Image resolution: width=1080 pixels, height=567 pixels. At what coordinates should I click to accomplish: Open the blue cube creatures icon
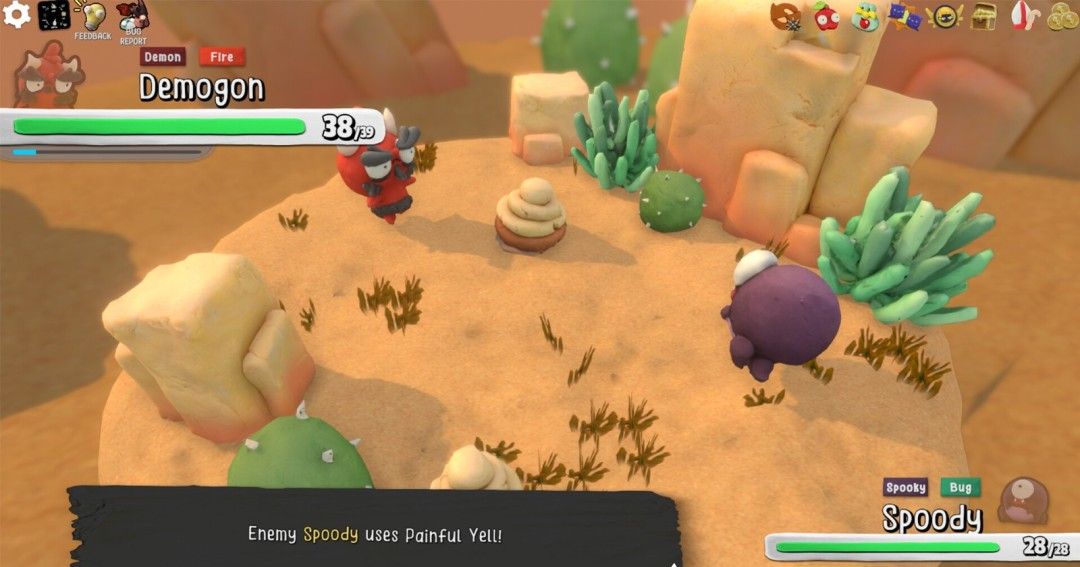904,17
